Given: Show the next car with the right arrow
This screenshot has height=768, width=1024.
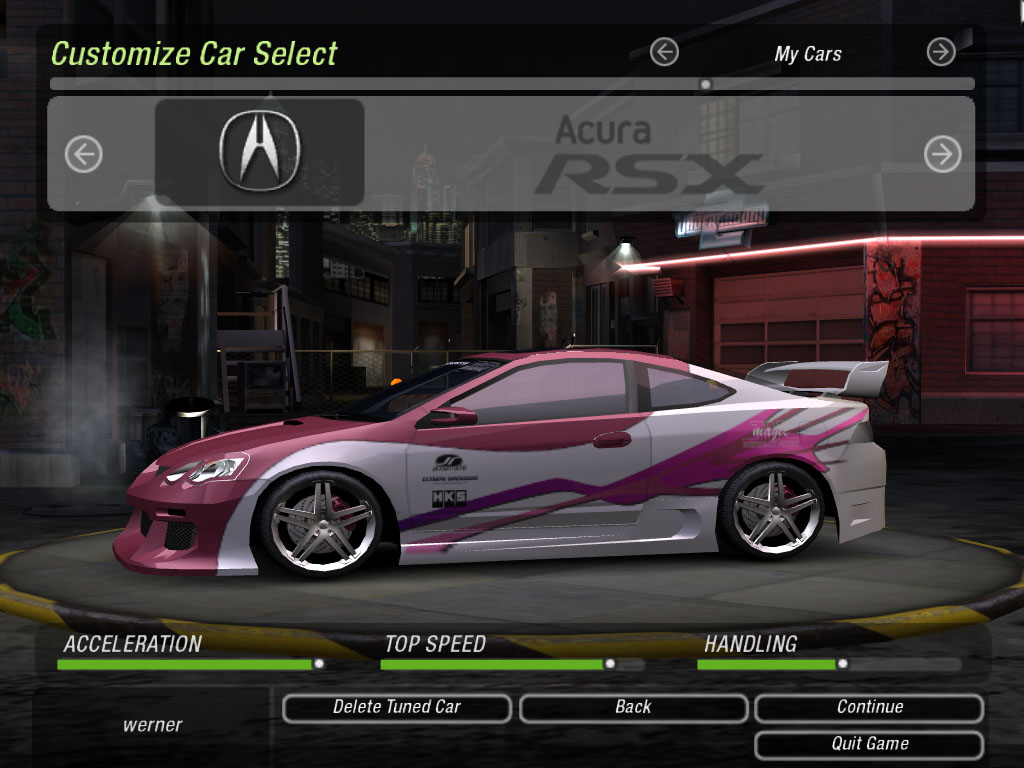Looking at the screenshot, I should [x=942, y=154].
